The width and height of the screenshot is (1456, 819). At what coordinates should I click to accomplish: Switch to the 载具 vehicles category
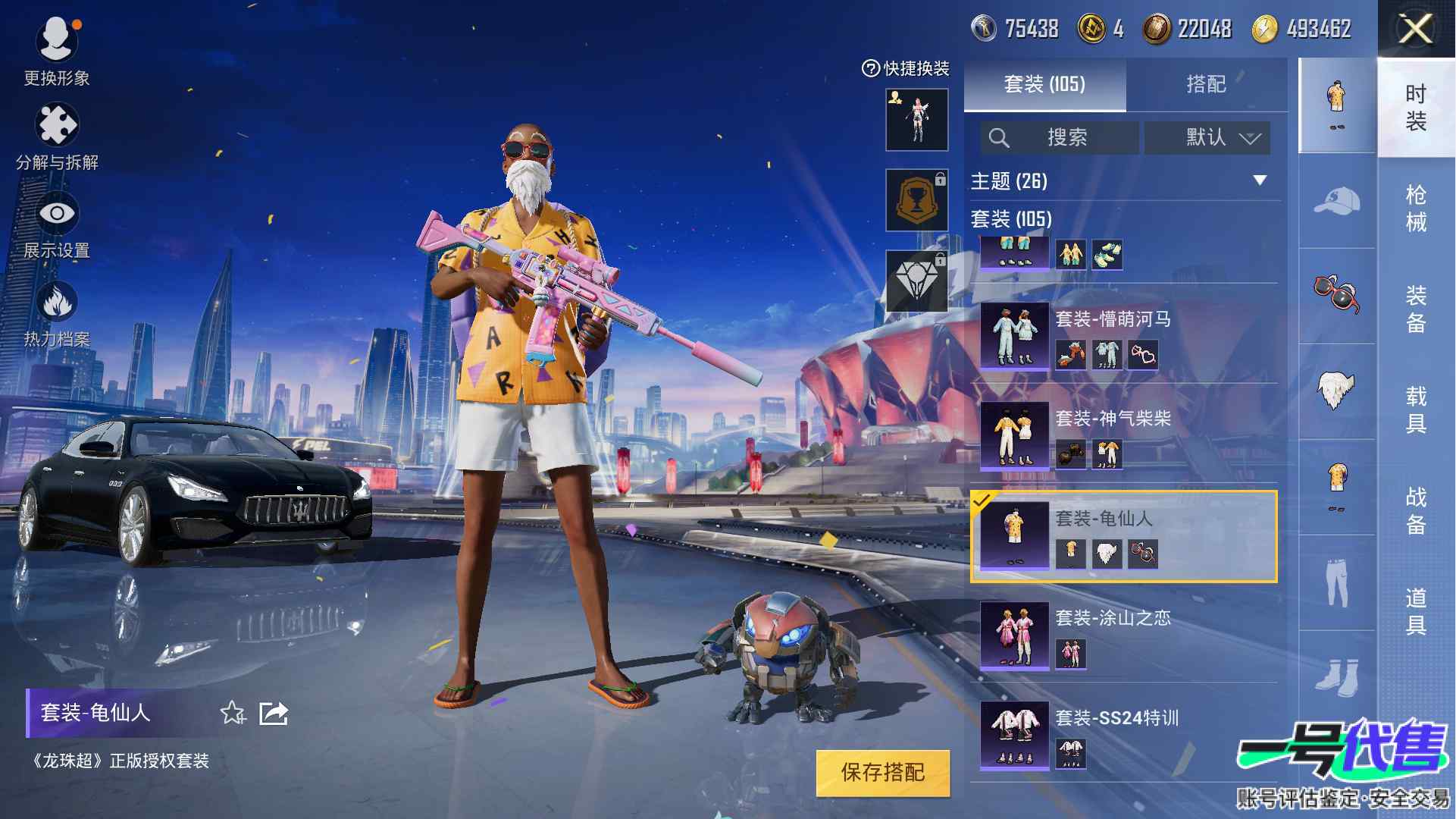pyautogui.click(x=1415, y=409)
